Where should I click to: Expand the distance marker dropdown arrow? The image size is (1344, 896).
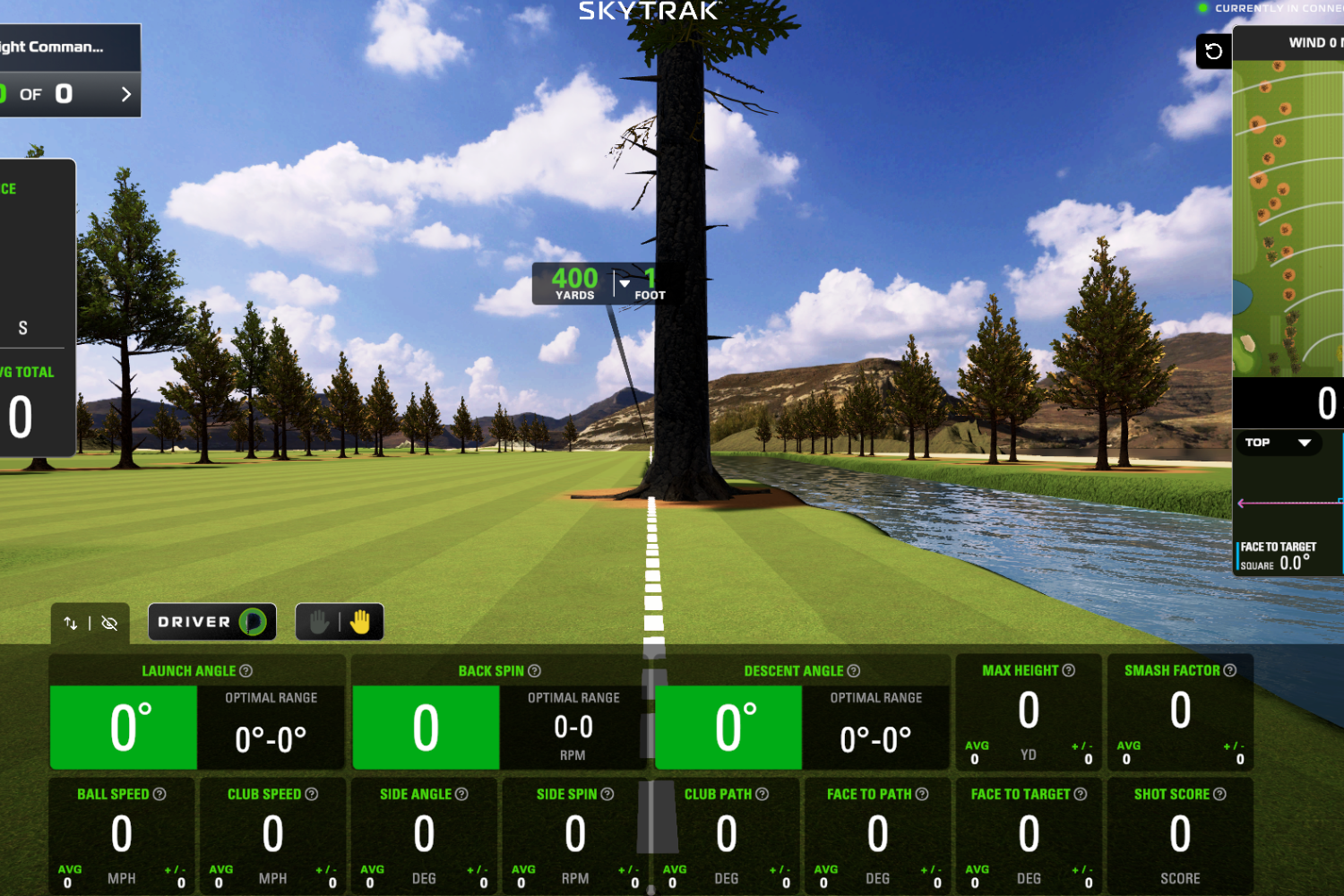point(623,283)
